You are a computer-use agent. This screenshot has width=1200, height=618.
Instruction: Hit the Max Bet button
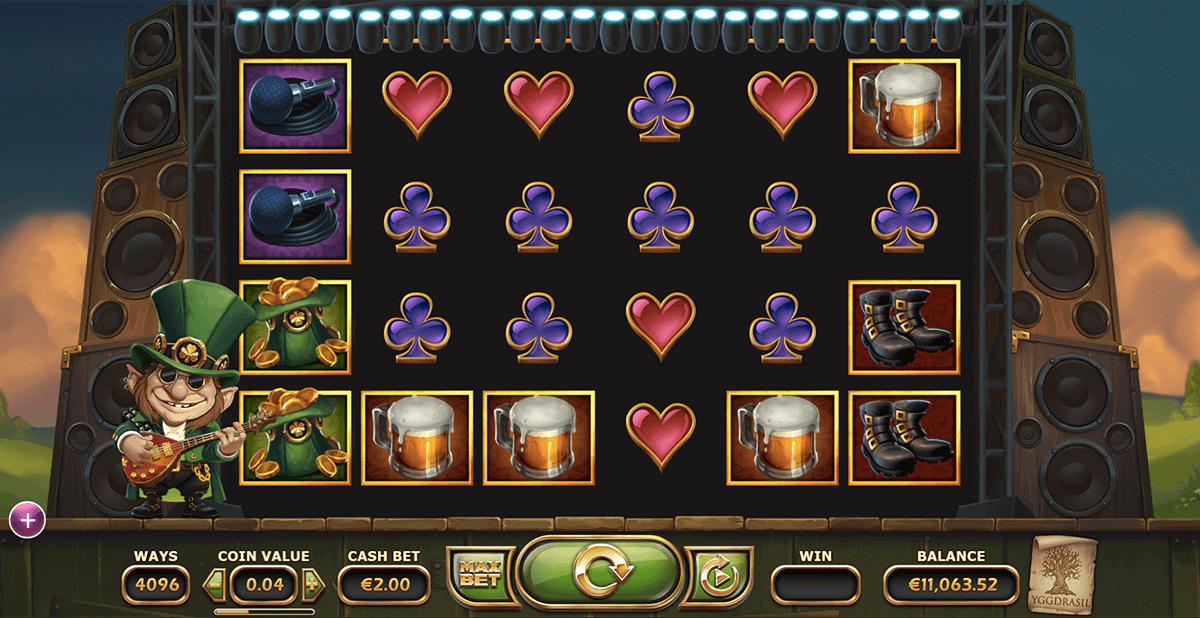pos(479,576)
